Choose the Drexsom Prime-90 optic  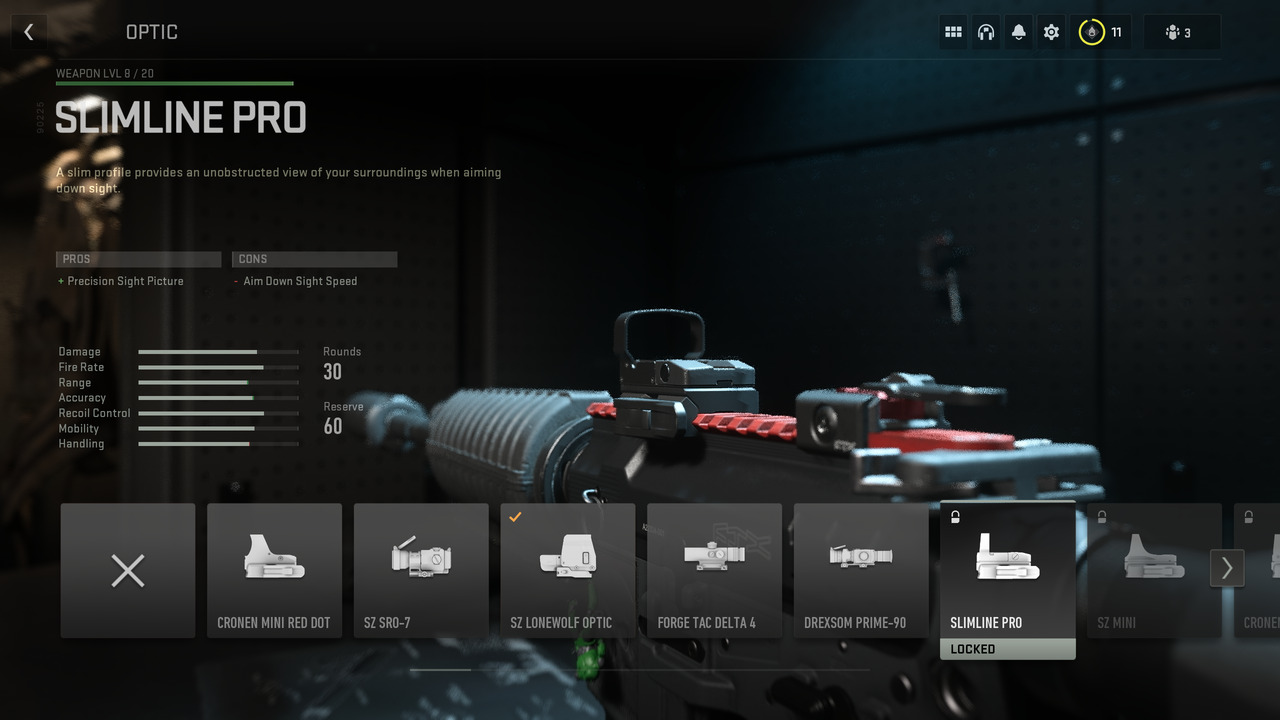[861, 571]
